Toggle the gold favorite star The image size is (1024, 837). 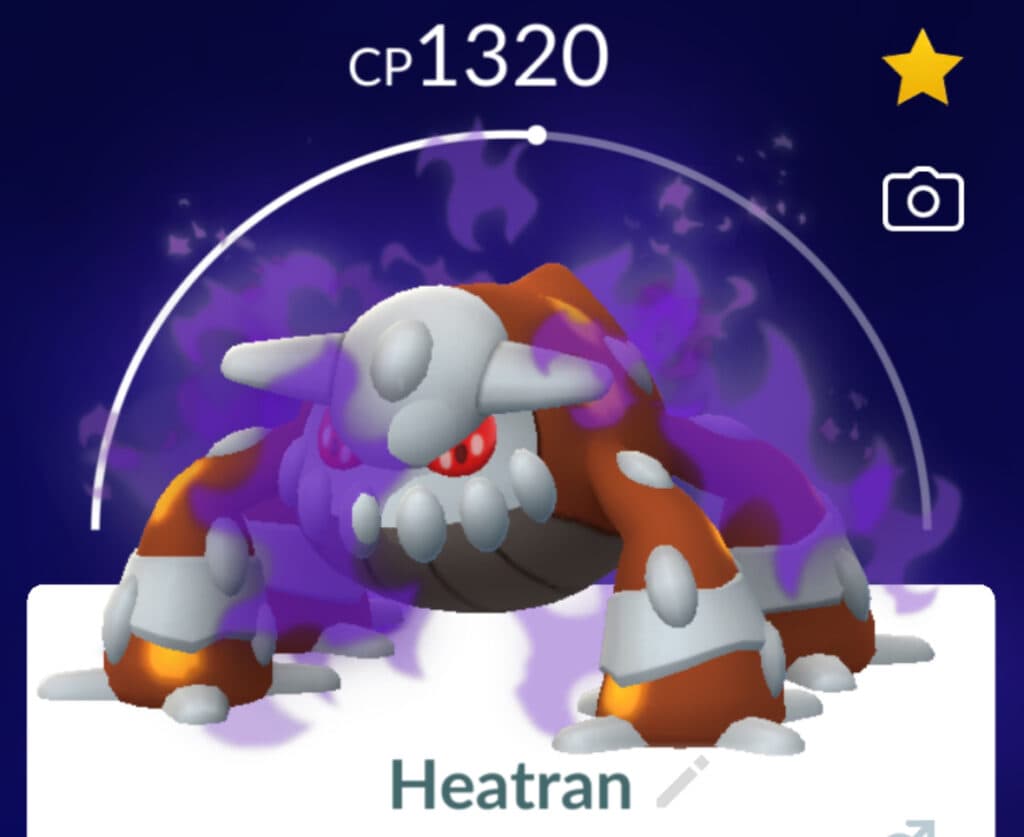coord(921,67)
